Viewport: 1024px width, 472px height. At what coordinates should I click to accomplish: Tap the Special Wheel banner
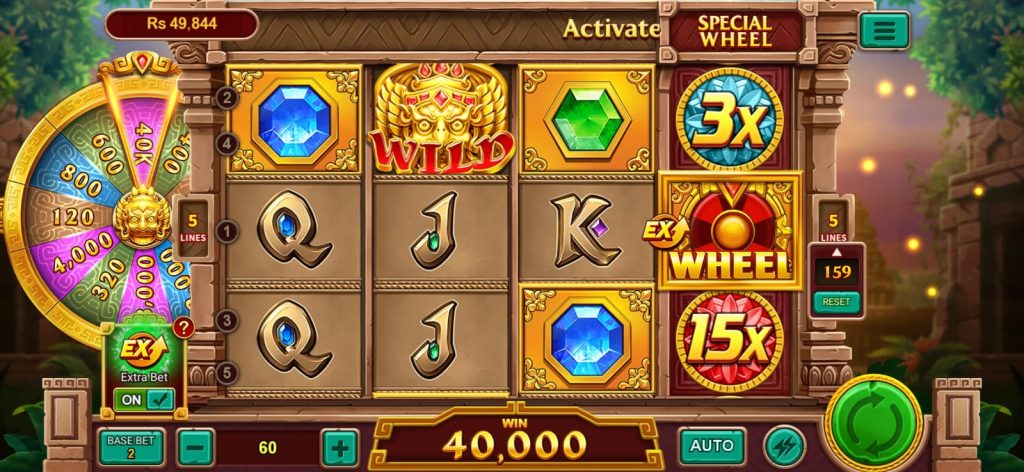point(735,30)
